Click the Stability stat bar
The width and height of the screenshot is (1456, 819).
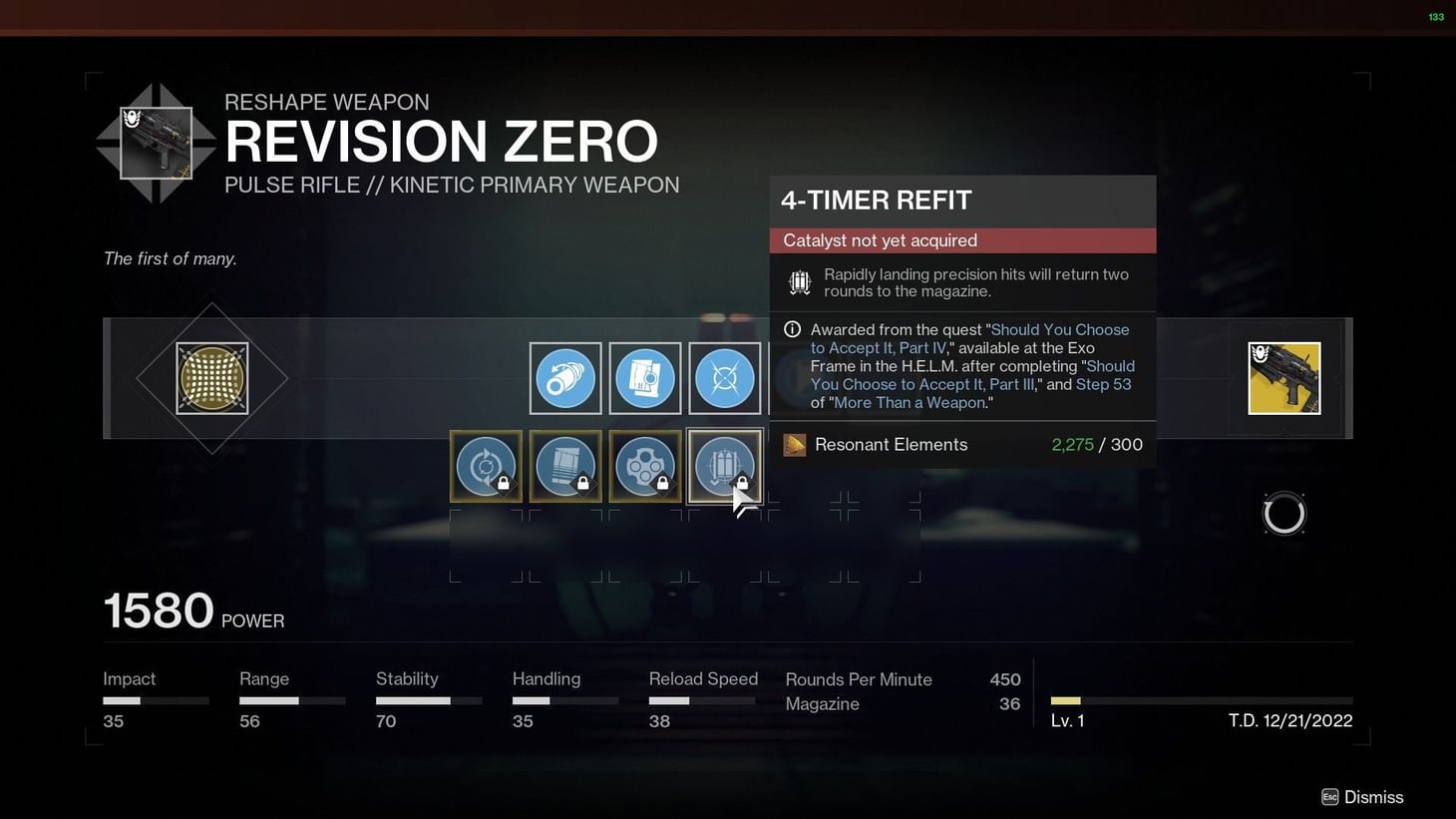point(429,699)
